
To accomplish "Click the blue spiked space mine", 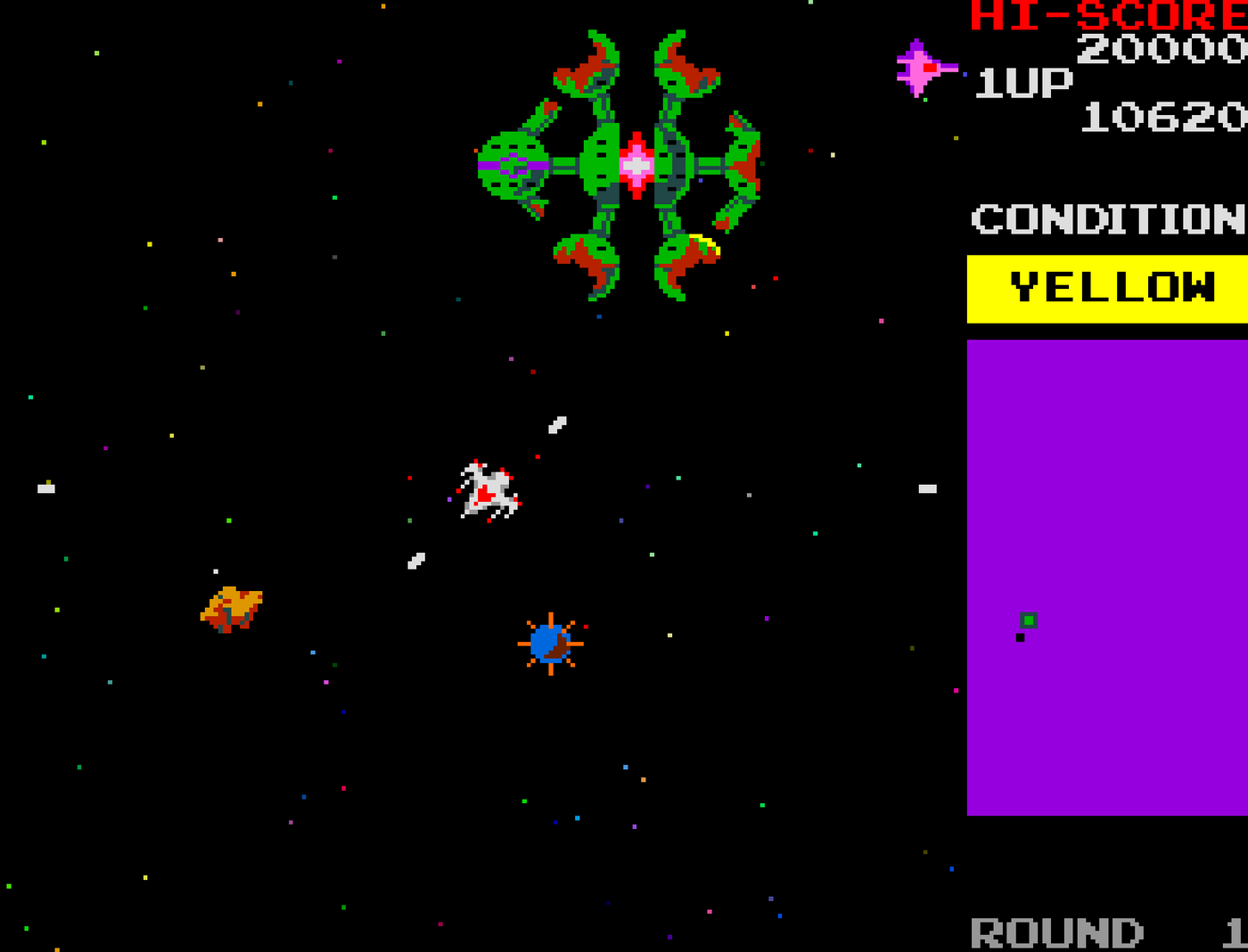I will click(550, 644).
